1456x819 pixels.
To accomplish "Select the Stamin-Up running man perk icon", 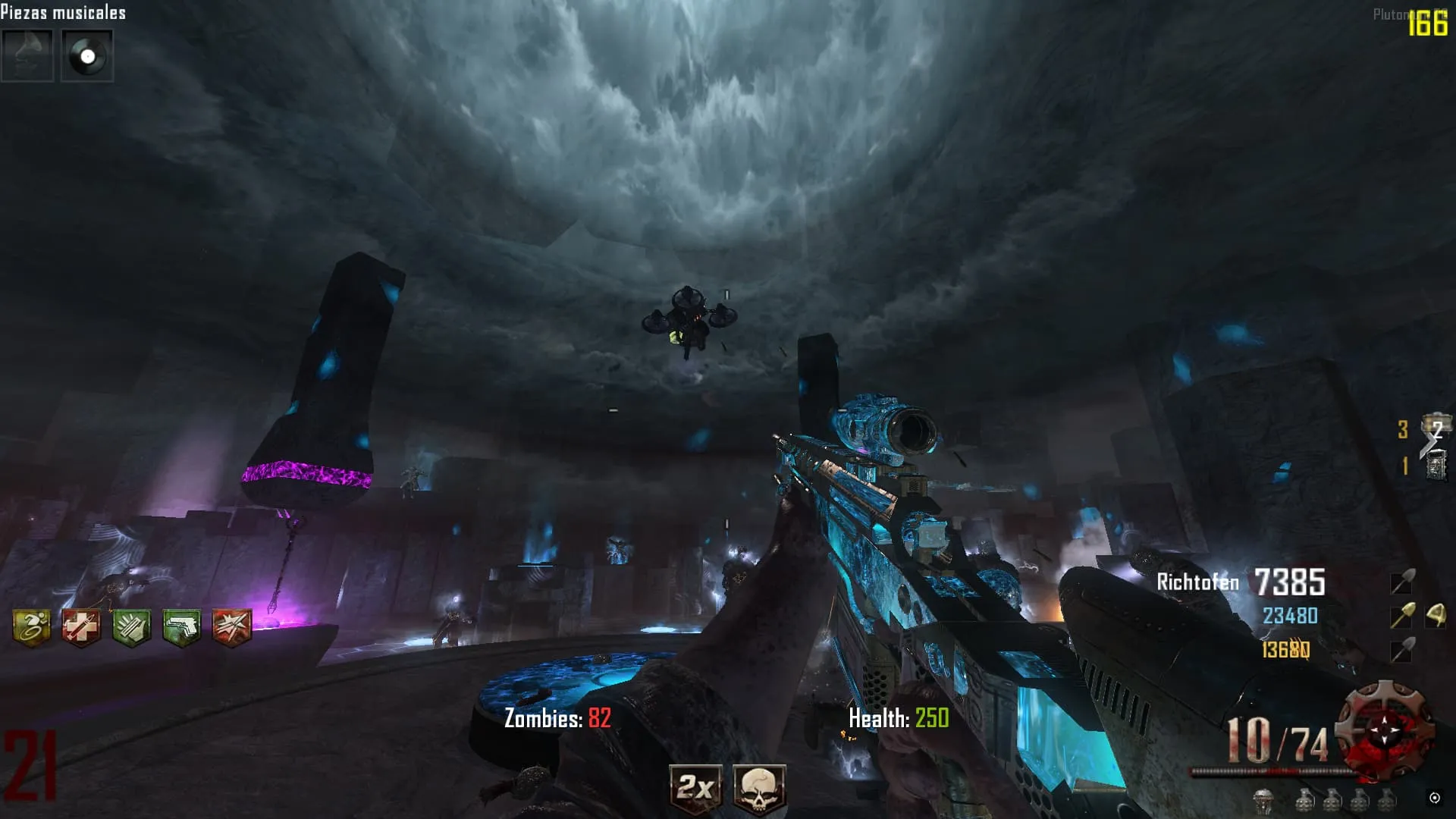I will click(32, 628).
